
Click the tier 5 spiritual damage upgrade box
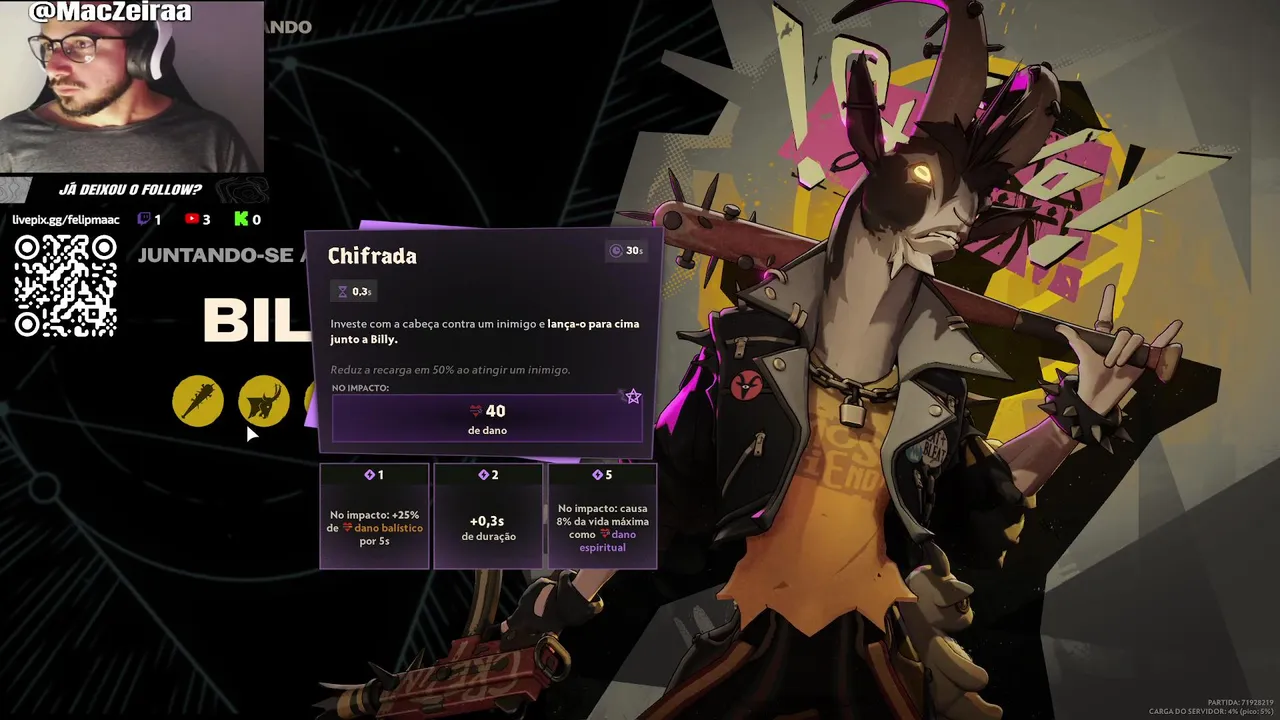(602, 516)
